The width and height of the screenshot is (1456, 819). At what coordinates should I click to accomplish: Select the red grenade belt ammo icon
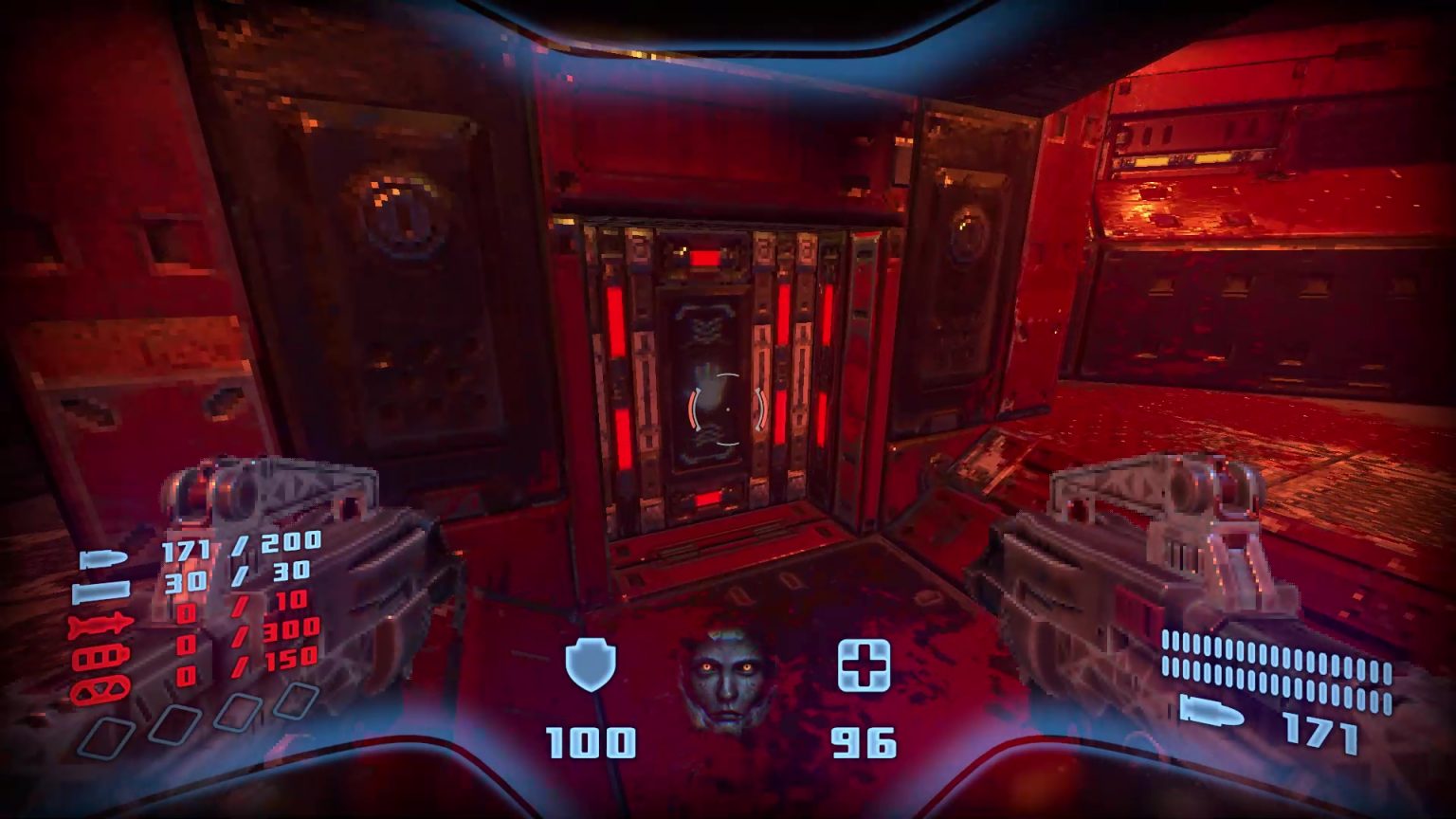100,690
